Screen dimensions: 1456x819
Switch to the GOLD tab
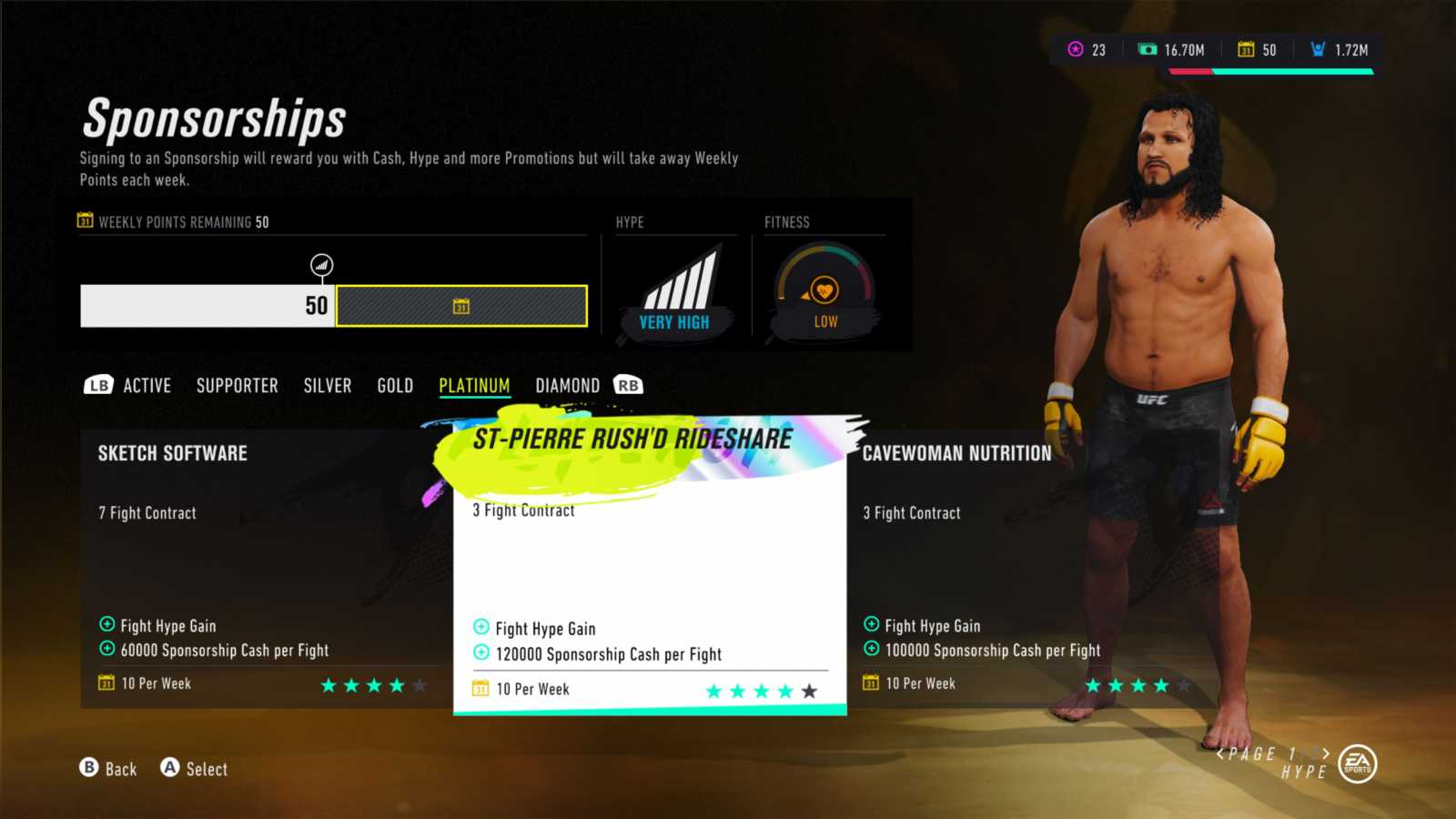394,385
